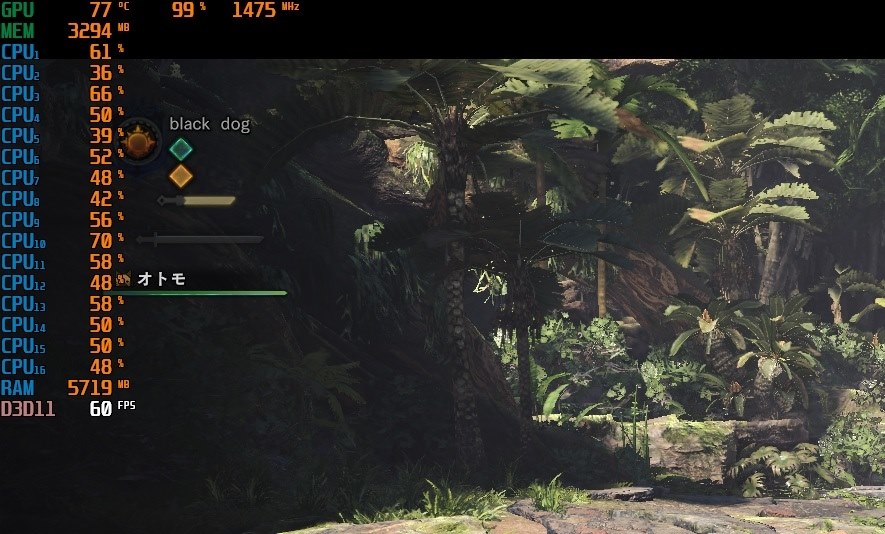
Task: Select the orange diamond status icon
Action: click(180, 176)
